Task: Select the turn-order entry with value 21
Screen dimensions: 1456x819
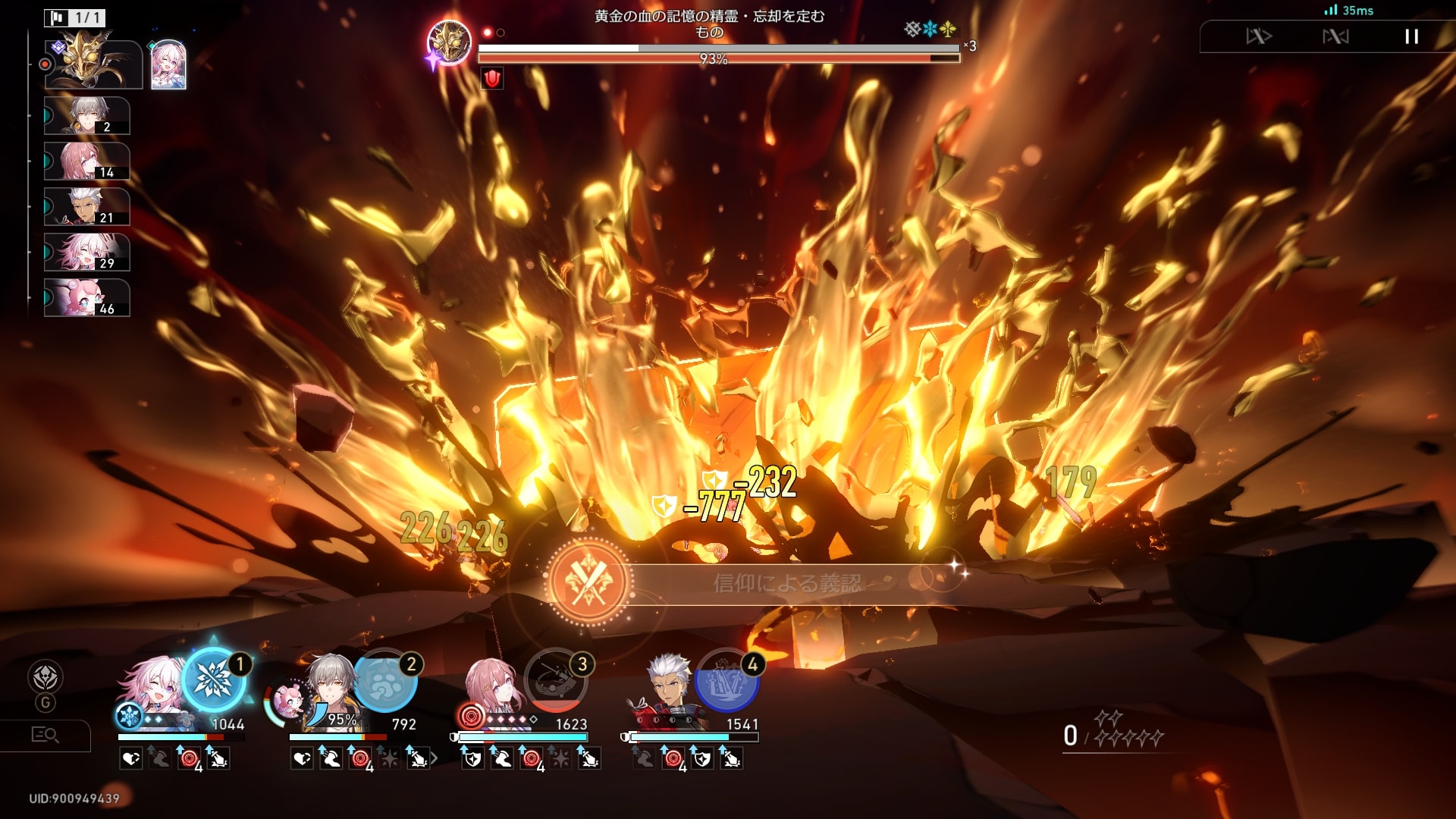Action: coord(86,207)
